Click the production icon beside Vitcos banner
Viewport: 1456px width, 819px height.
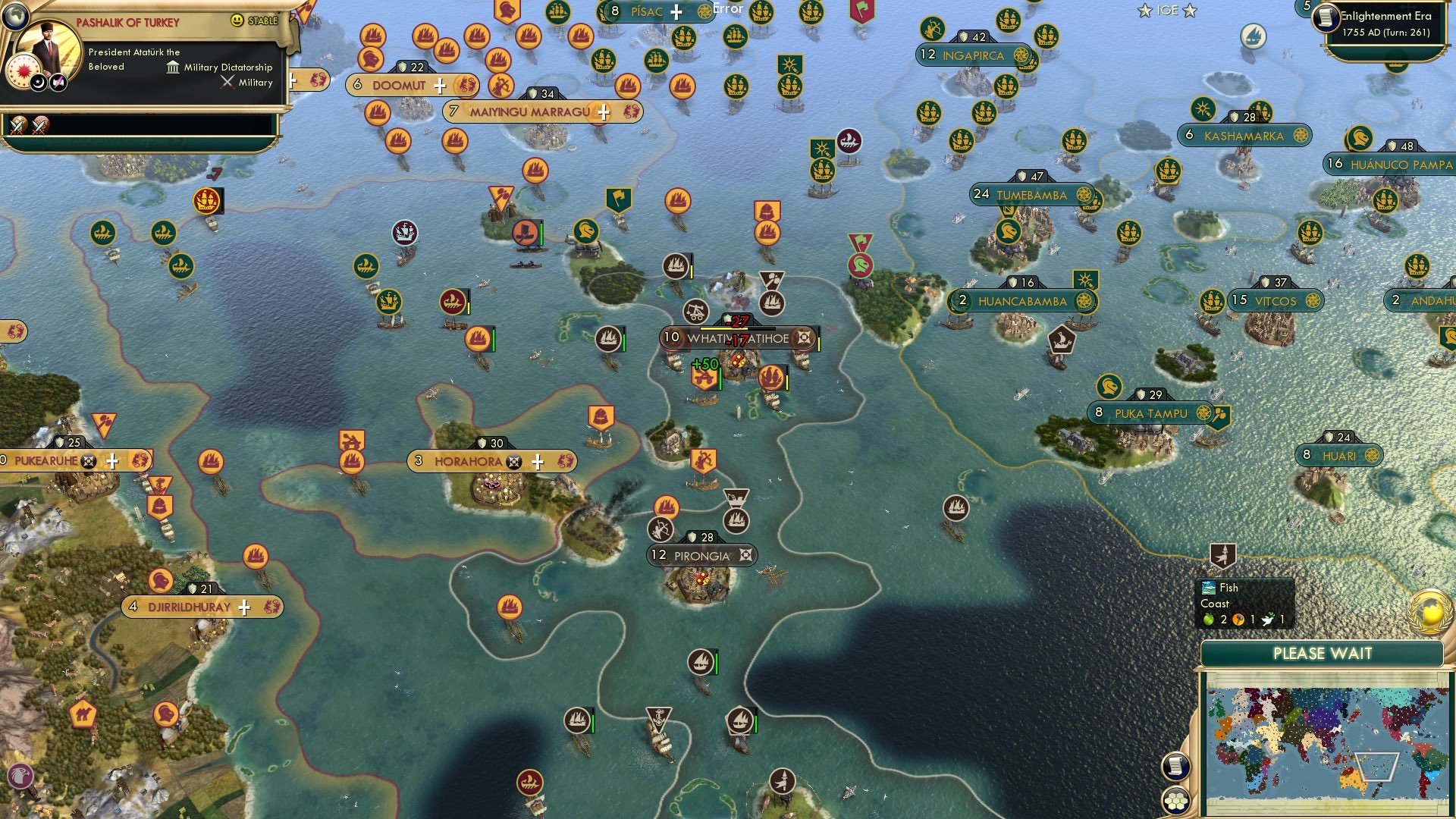[x=1313, y=300]
